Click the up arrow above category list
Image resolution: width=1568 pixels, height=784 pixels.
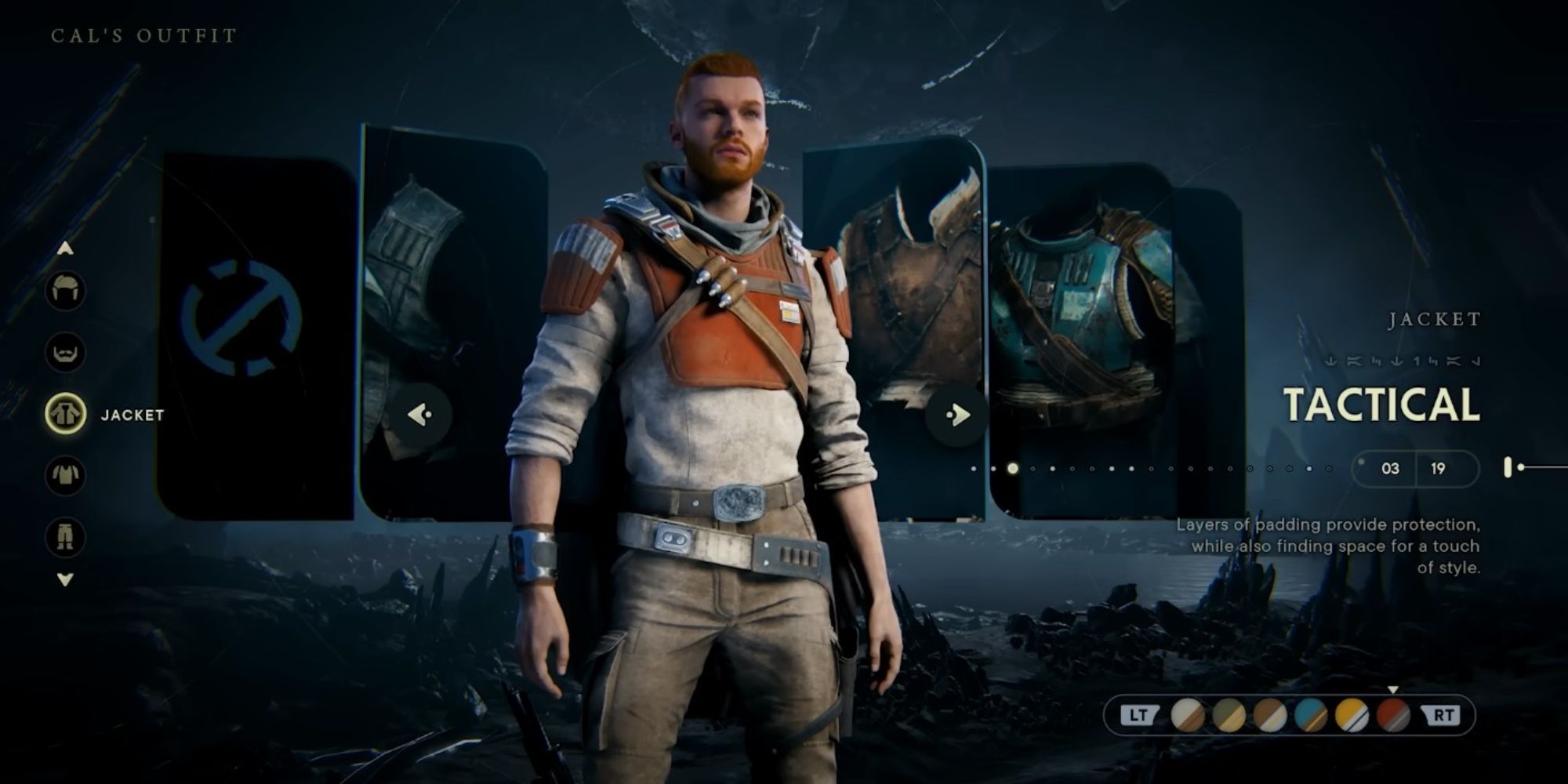(x=67, y=249)
